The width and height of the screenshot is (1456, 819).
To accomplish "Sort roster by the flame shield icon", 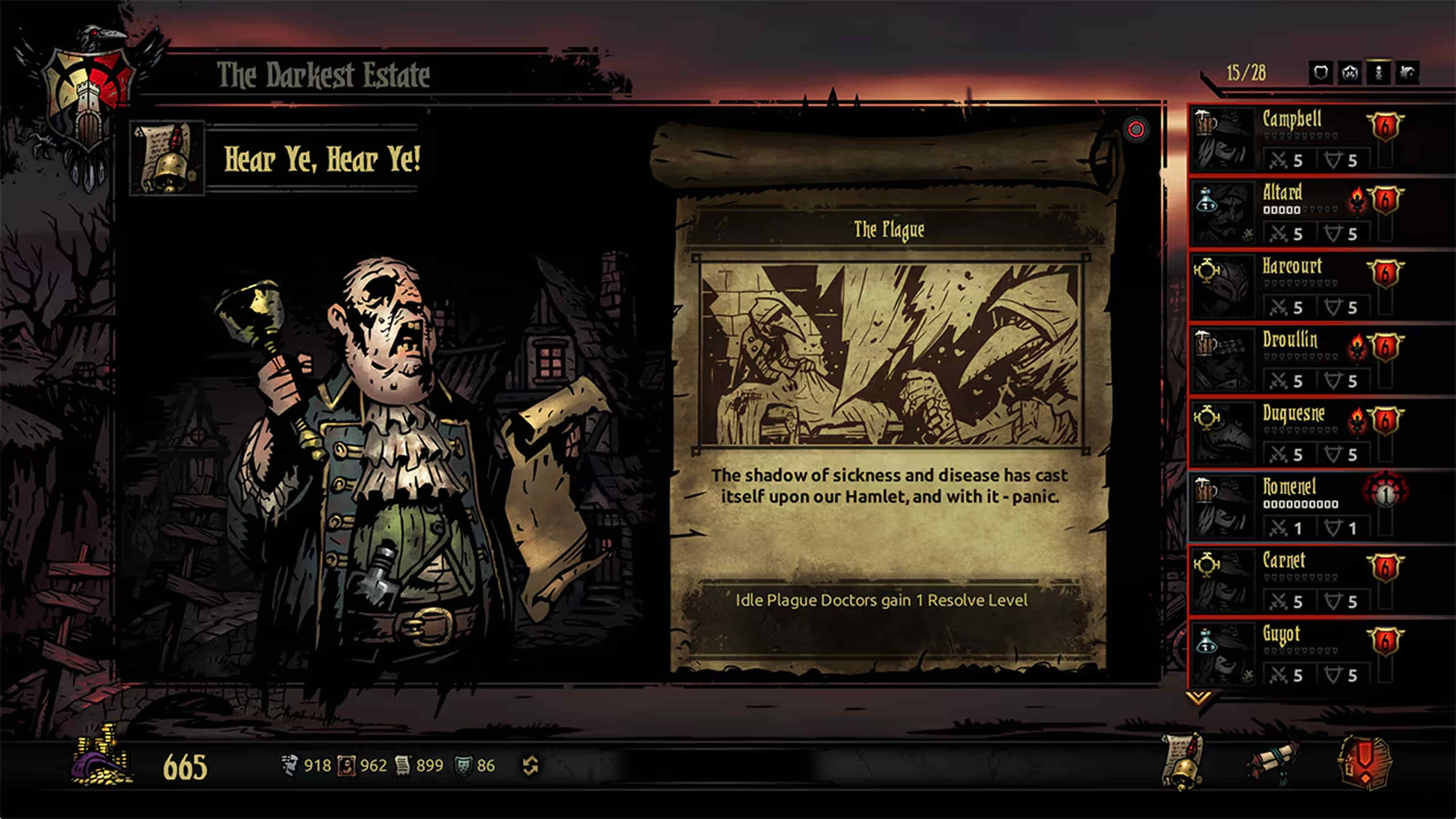I will pyautogui.click(x=1350, y=73).
